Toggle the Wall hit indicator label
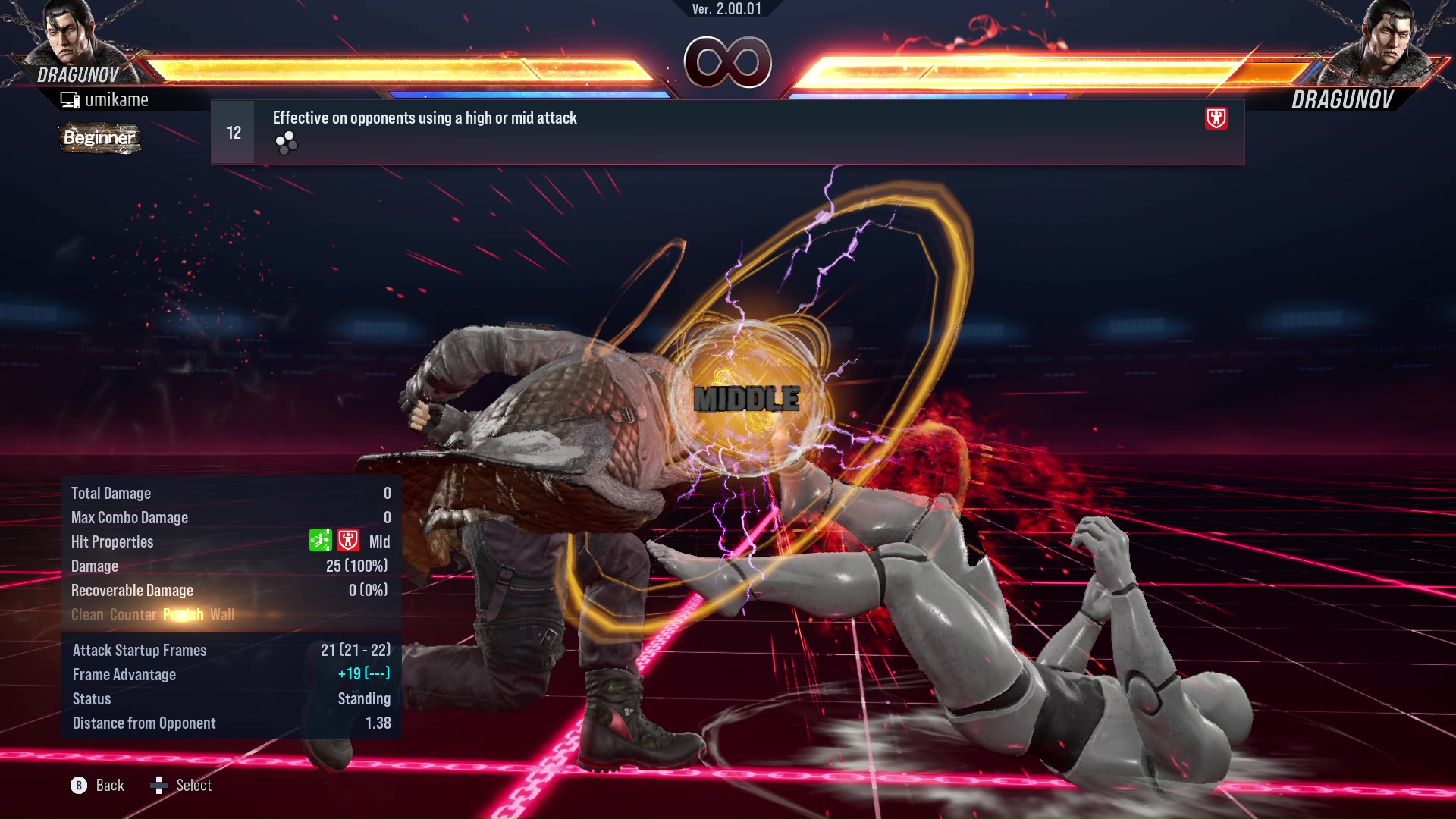This screenshot has height=819, width=1456. coord(224,615)
